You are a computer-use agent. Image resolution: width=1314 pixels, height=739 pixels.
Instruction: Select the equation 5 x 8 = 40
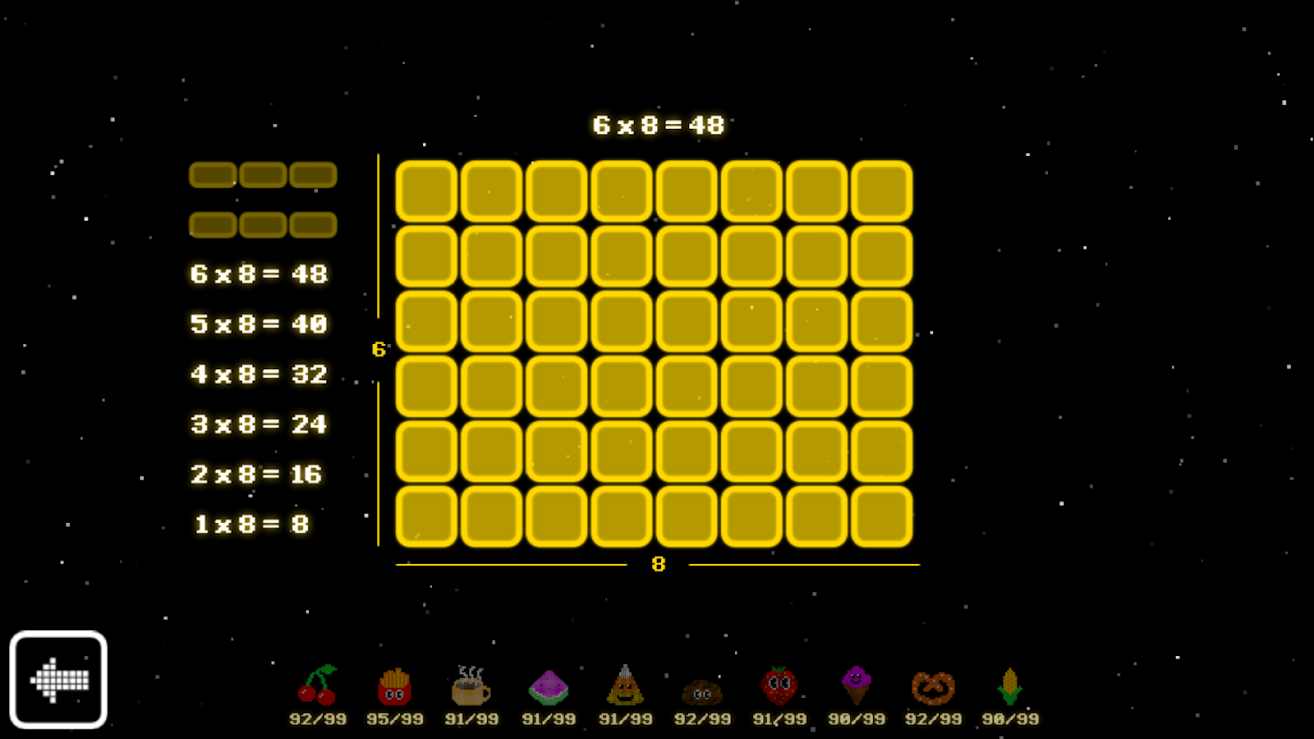point(258,324)
